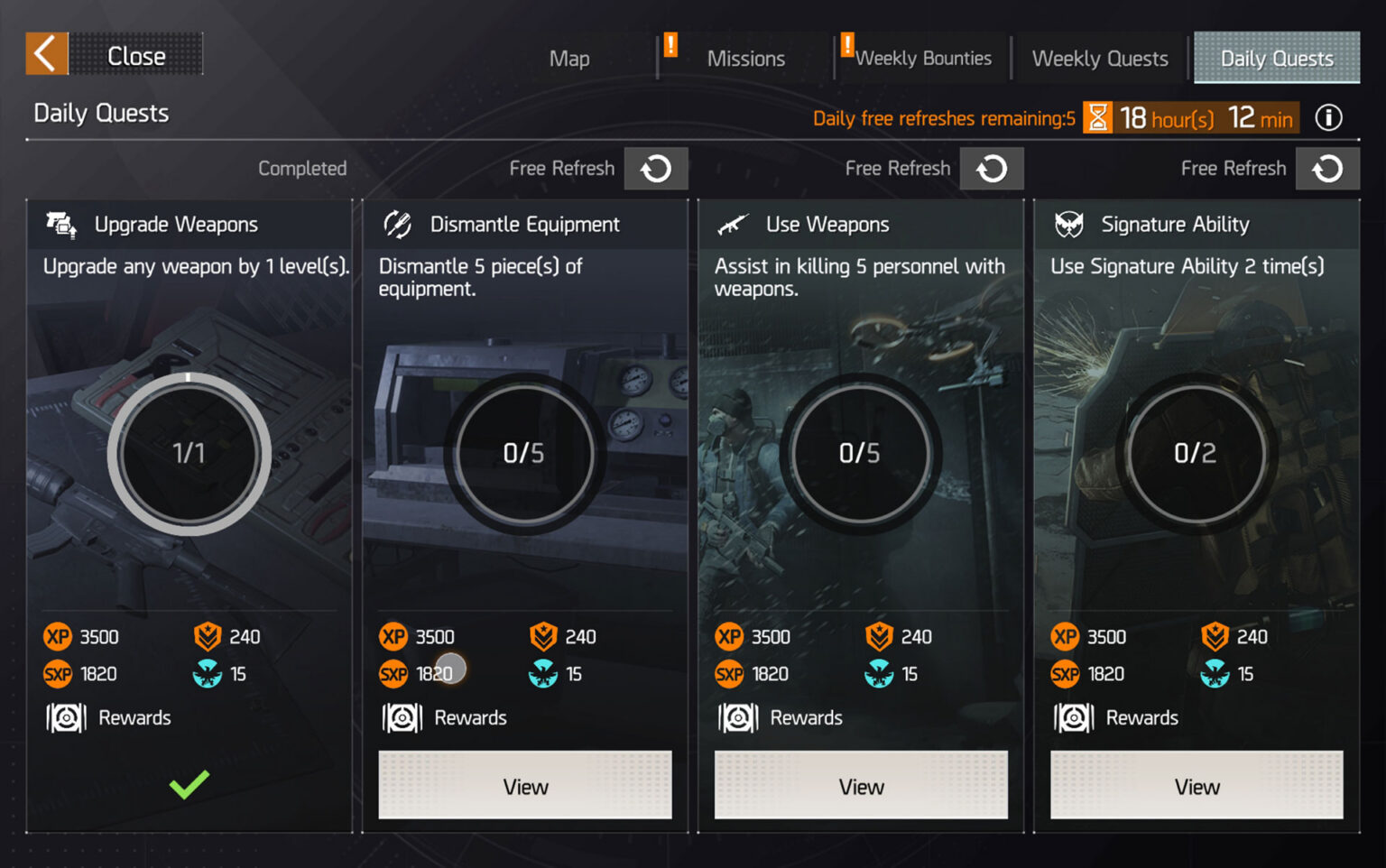
Task: Click the back arrow next to Close
Action: pyautogui.click(x=45, y=54)
